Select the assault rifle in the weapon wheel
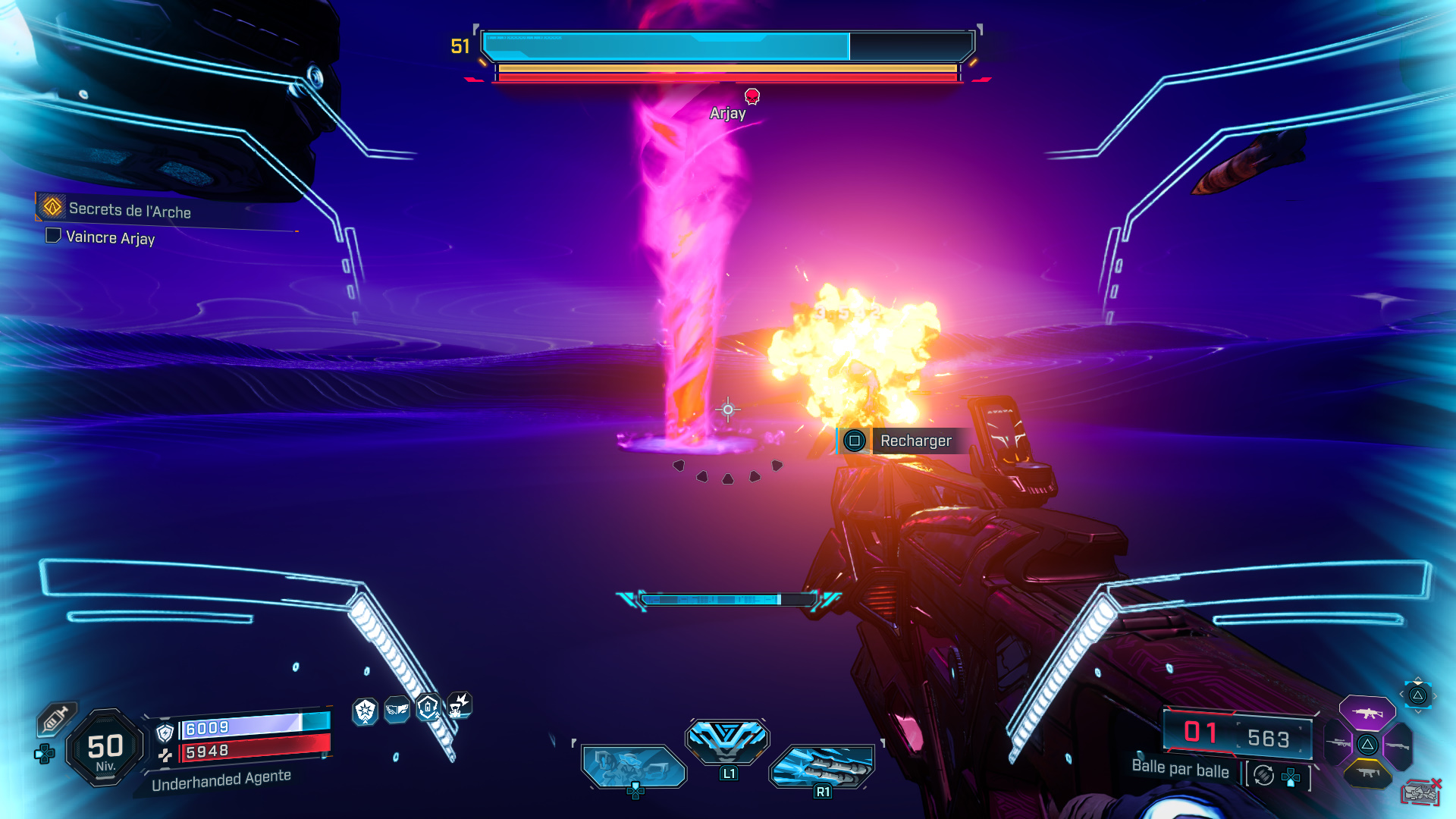The image size is (1456, 819). tap(1367, 713)
